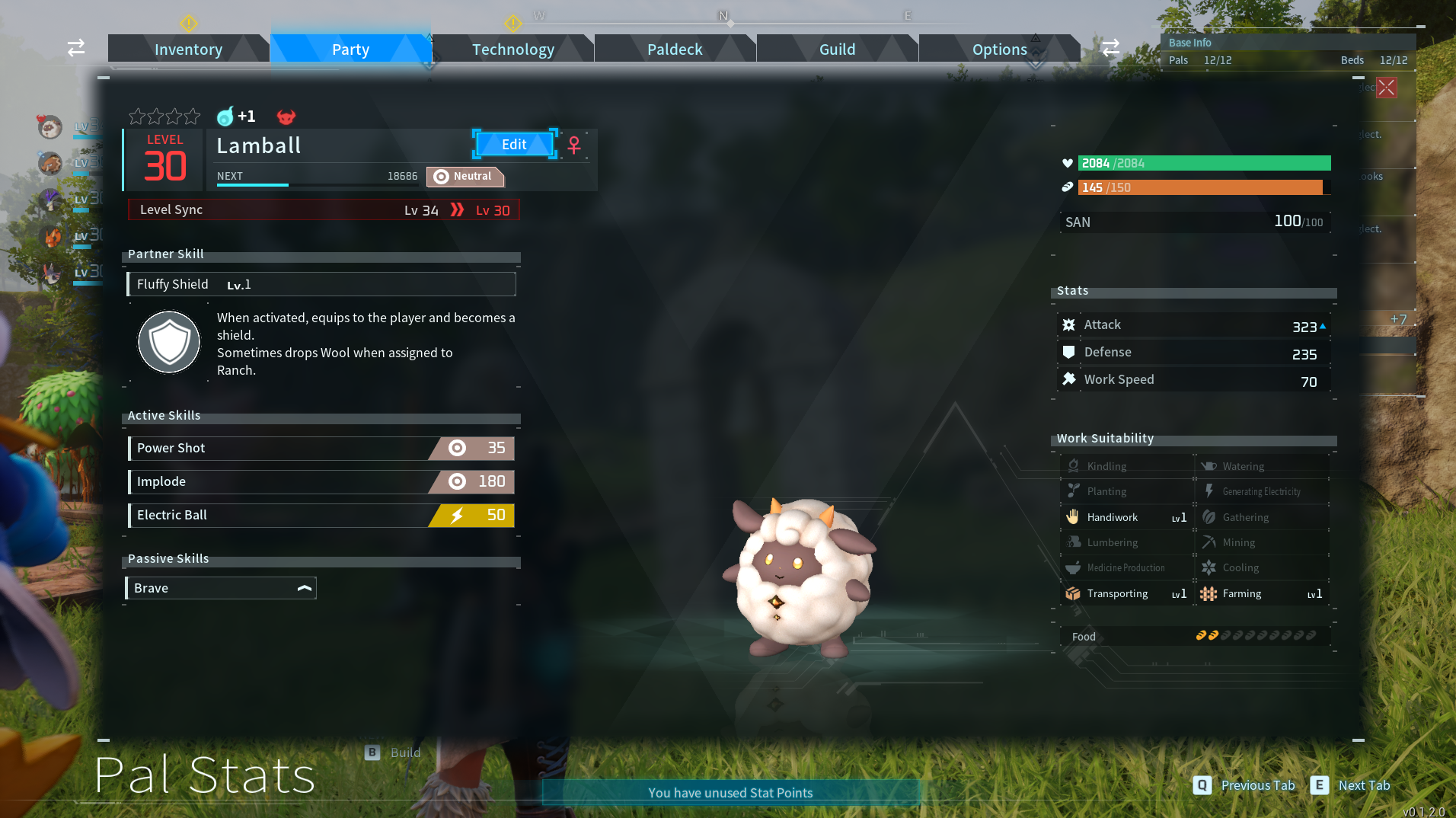
Task: Click the red boss skull icon above Lamball's name
Action: click(286, 117)
